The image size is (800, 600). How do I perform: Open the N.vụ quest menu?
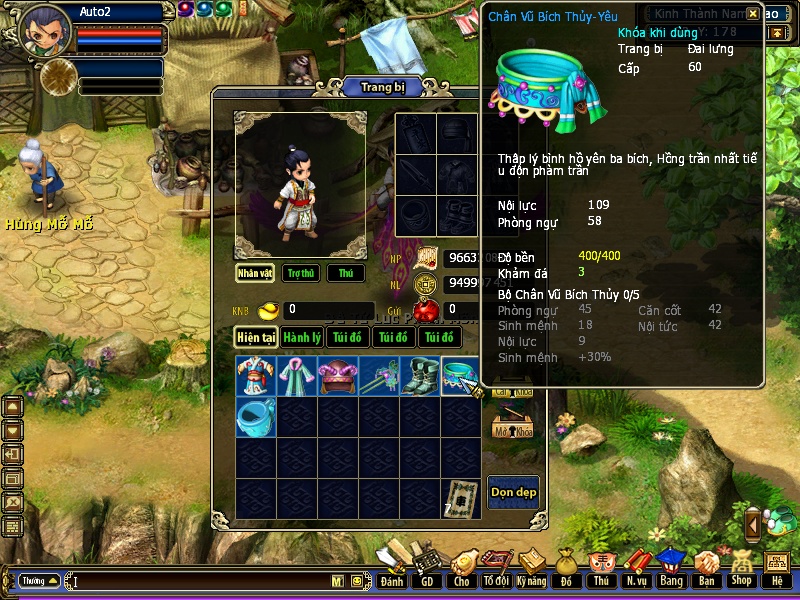(636, 569)
